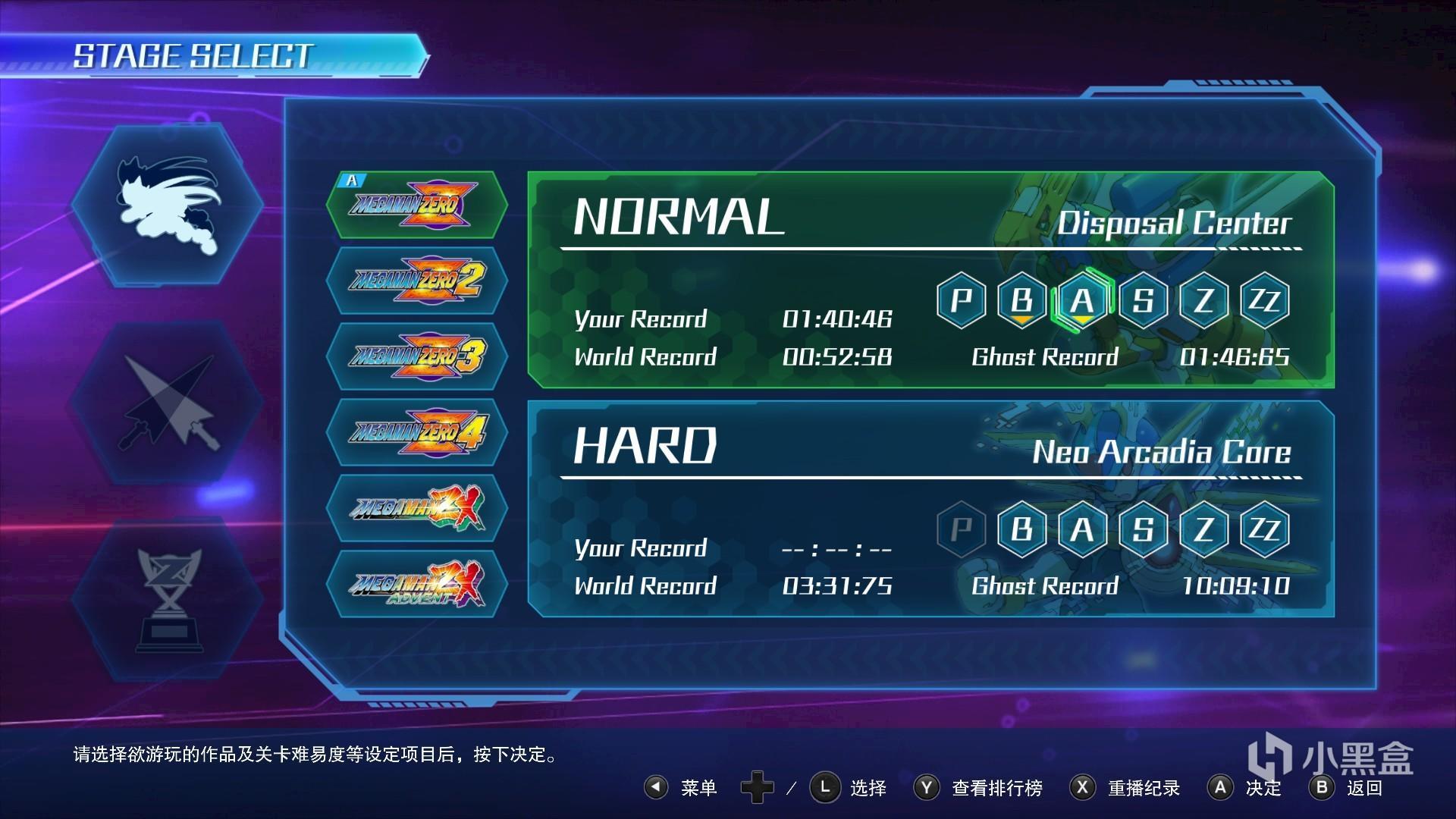Open the trophy cup tab
This screenshot has height=819, width=1456.
pyautogui.click(x=168, y=599)
